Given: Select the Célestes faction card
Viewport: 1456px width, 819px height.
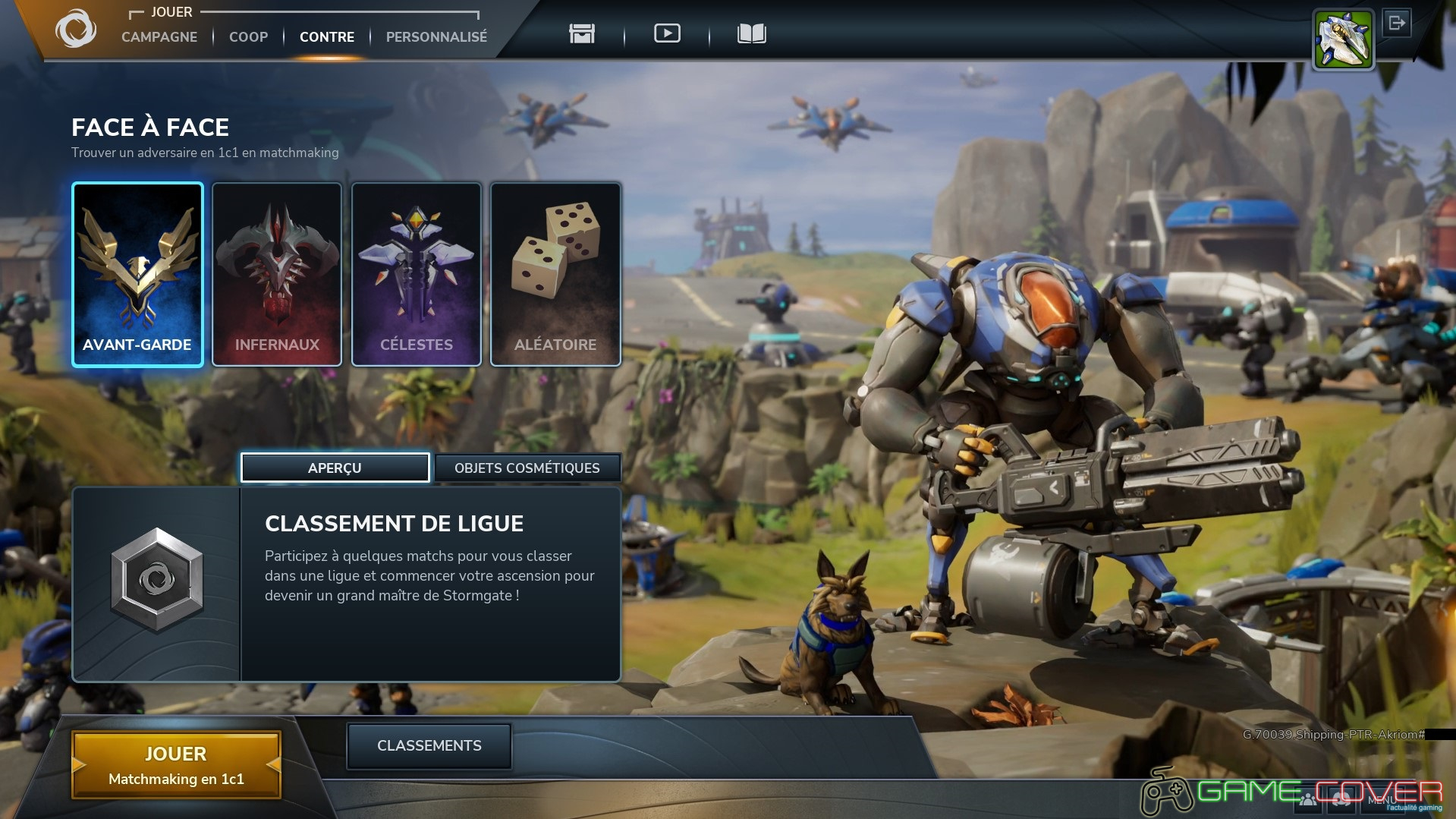Looking at the screenshot, I should [x=417, y=275].
